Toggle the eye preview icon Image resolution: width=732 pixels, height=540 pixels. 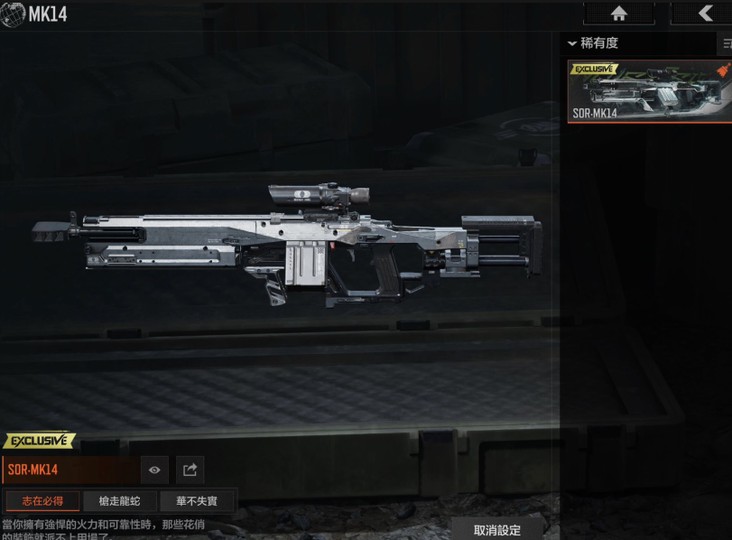[x=155, y=469]
